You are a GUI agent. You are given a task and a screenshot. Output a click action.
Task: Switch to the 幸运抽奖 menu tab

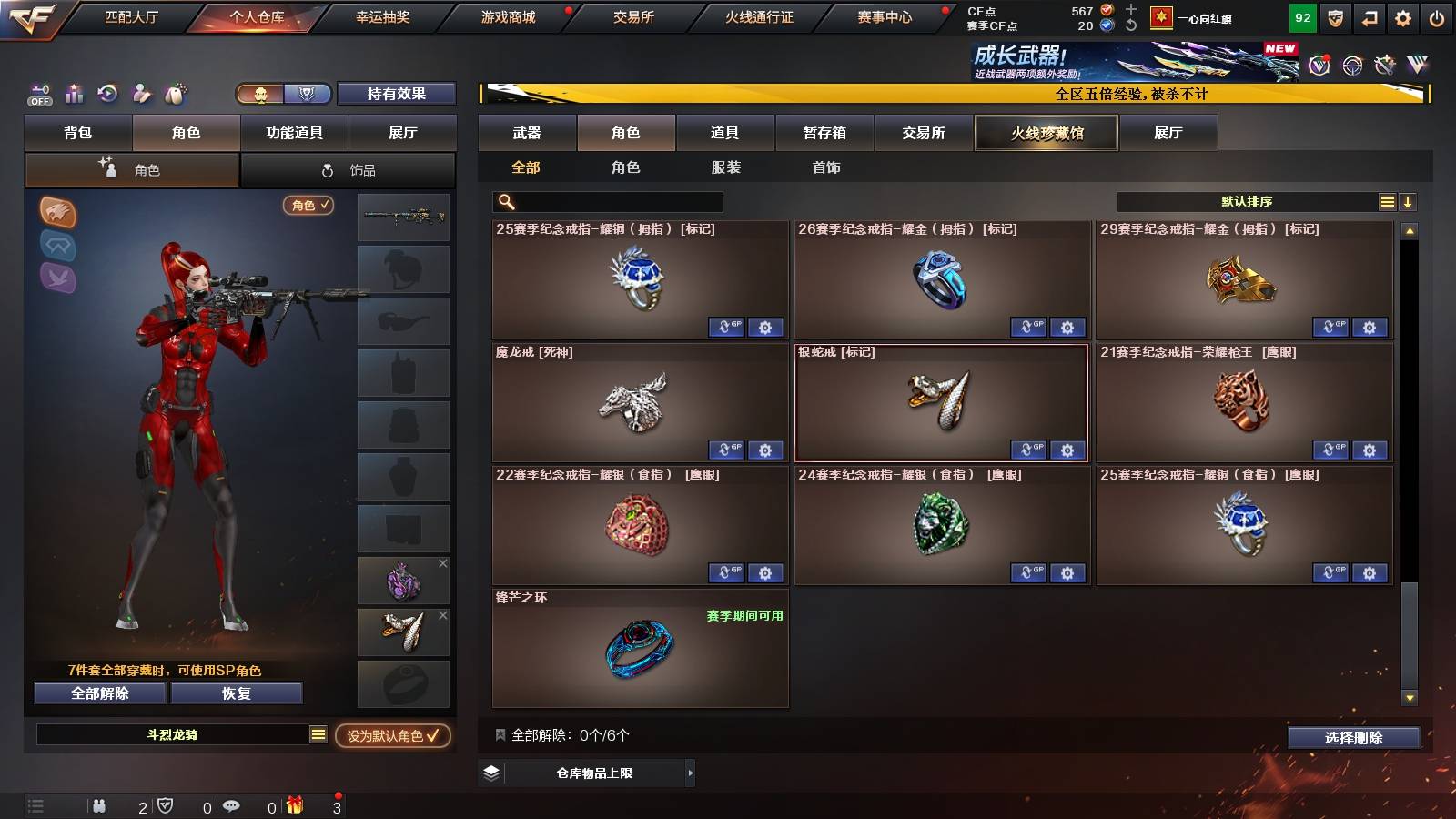(382, 15)
